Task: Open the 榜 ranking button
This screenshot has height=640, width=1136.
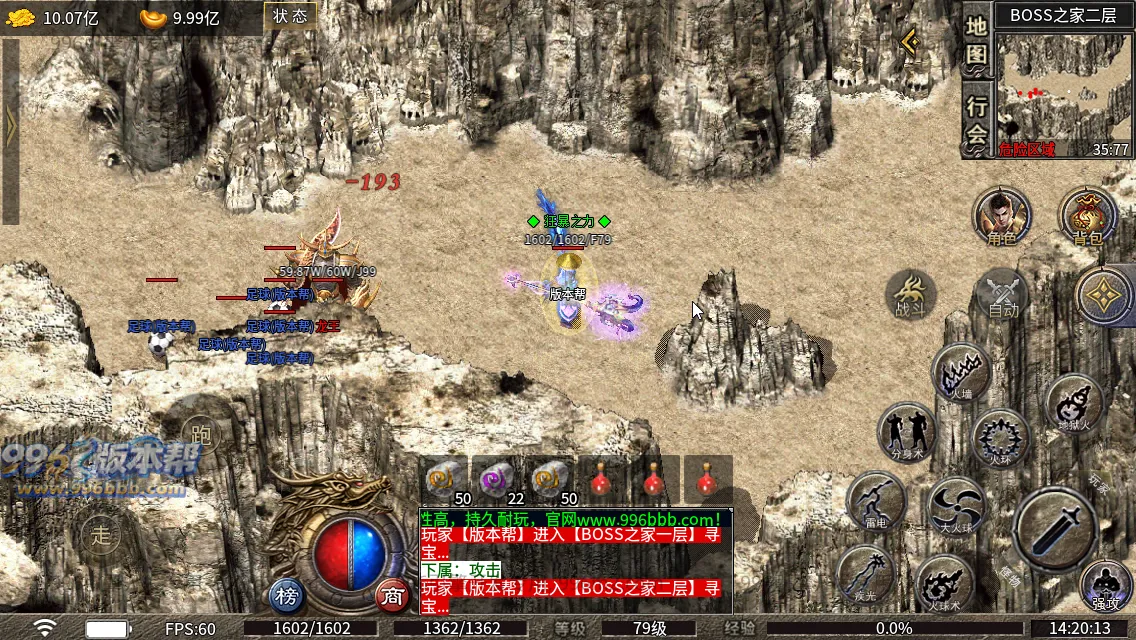Action: pos(287,597)
